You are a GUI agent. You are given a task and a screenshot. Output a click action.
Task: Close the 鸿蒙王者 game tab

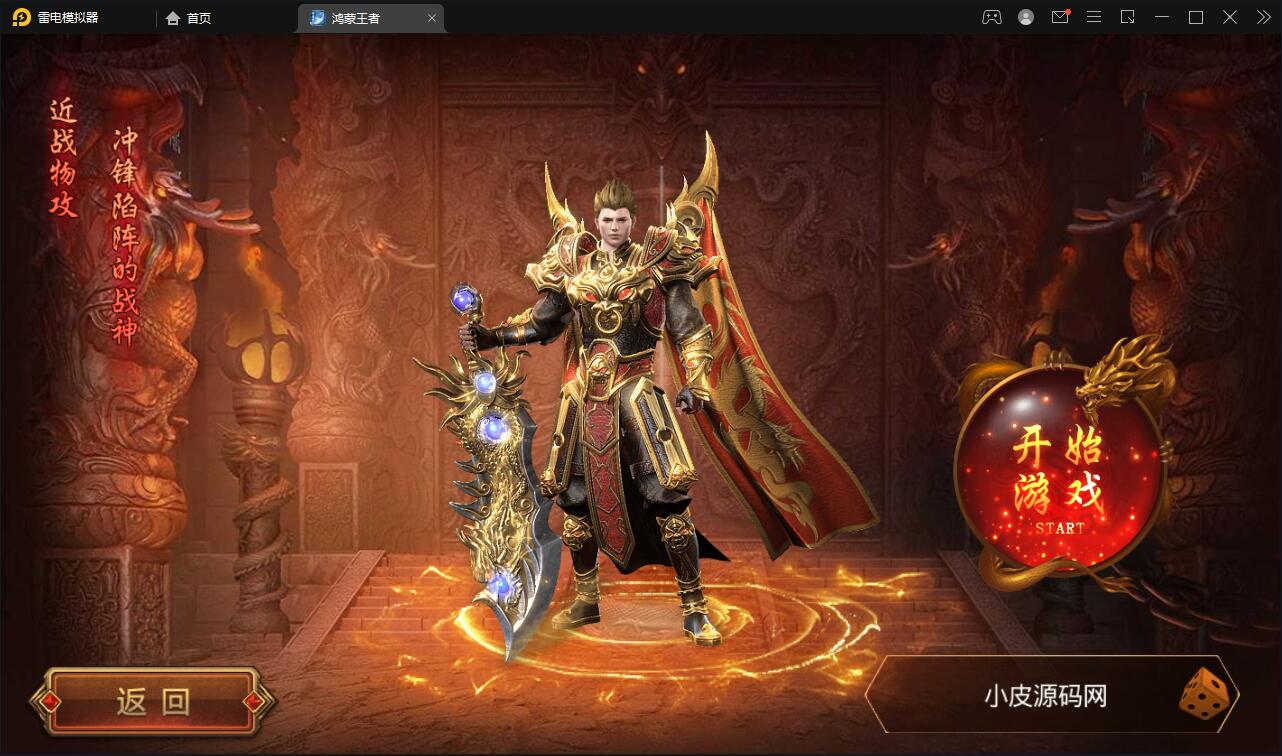(x=432, y=18)
